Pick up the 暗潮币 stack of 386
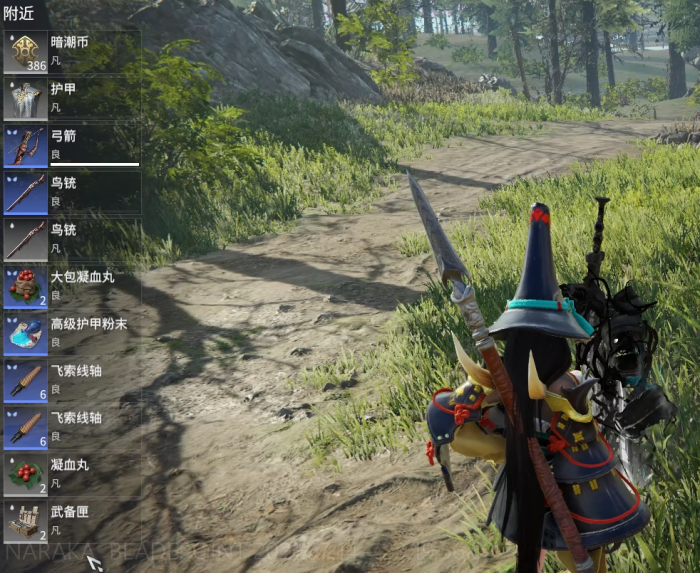700x573 pixels. tap(70, 52)
